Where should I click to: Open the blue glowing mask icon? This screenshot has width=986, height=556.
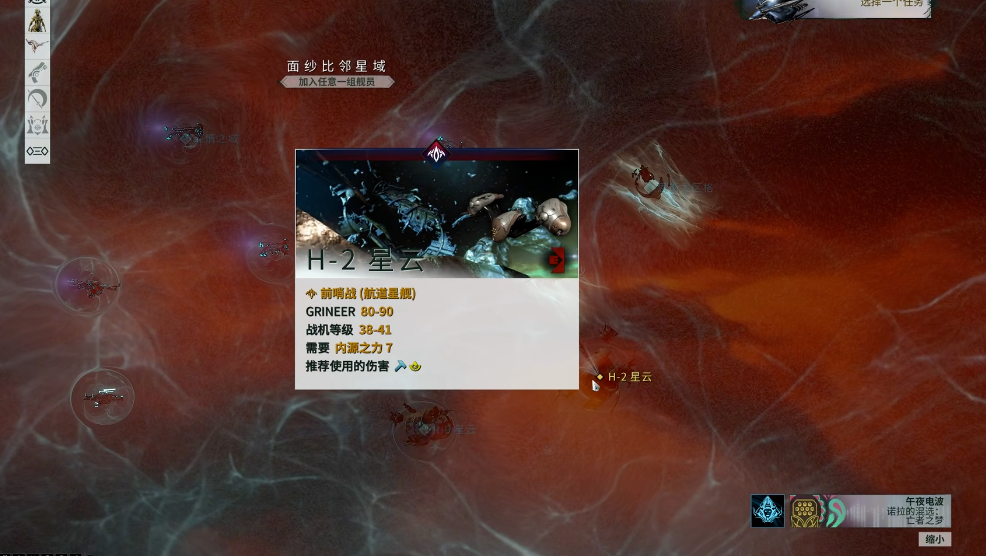[768, 511]
